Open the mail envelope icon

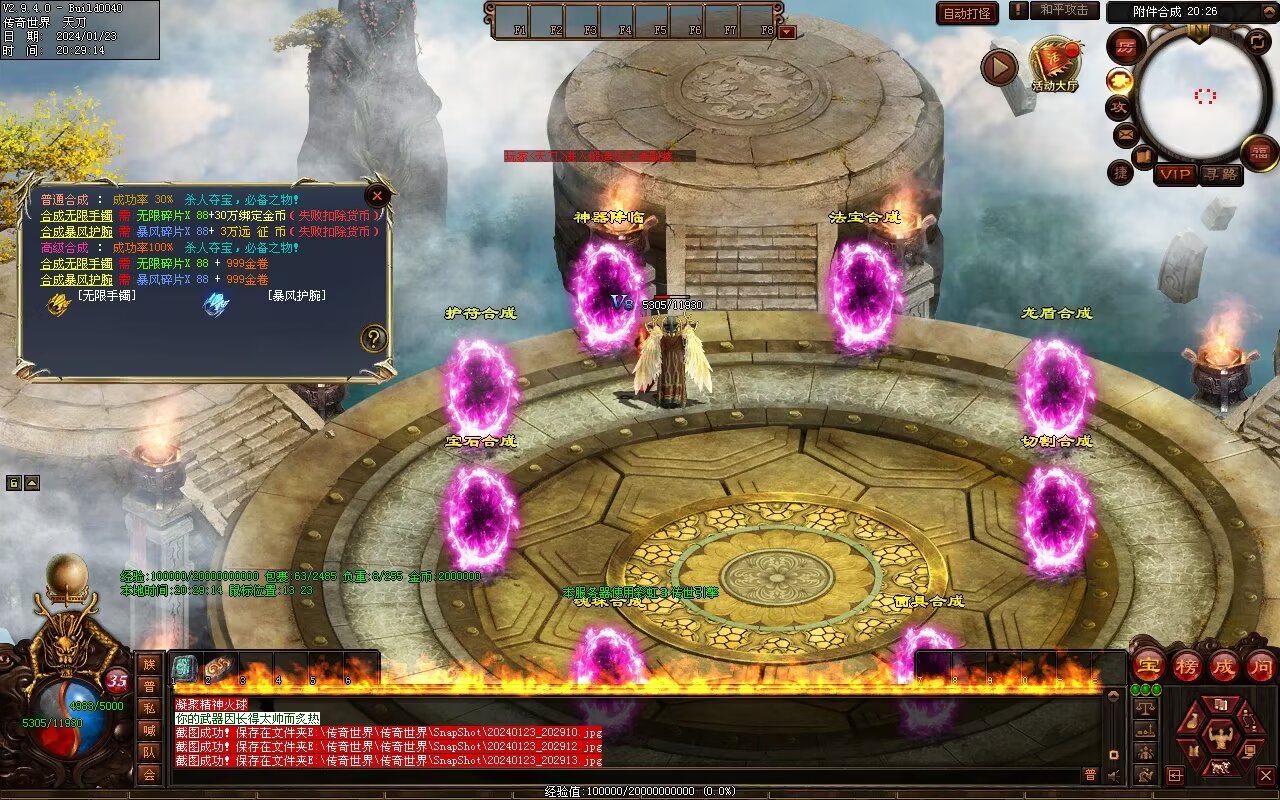pos(1125,133)
